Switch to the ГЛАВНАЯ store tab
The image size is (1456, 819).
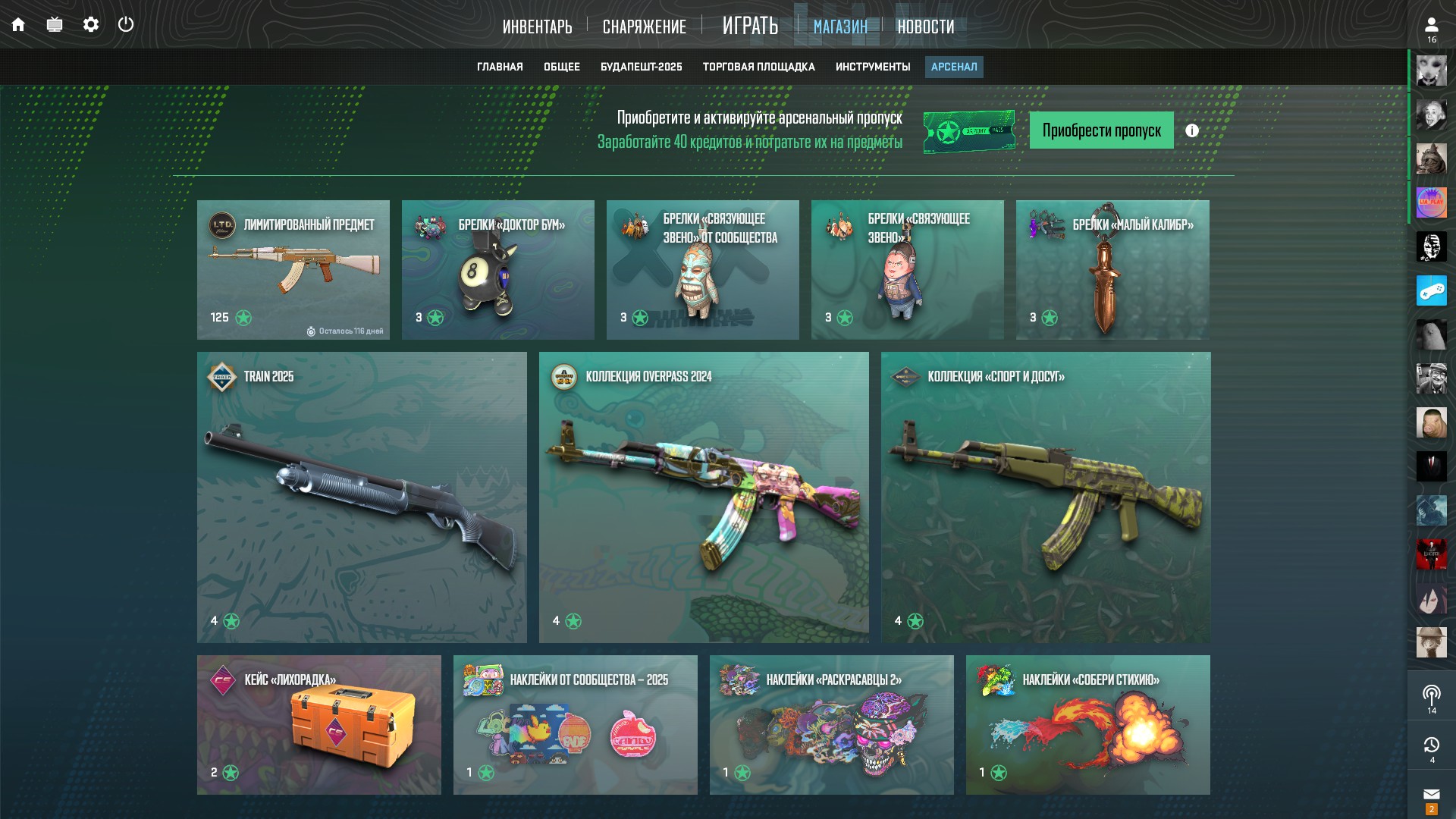pyautogui.click(x=500, y=67)
